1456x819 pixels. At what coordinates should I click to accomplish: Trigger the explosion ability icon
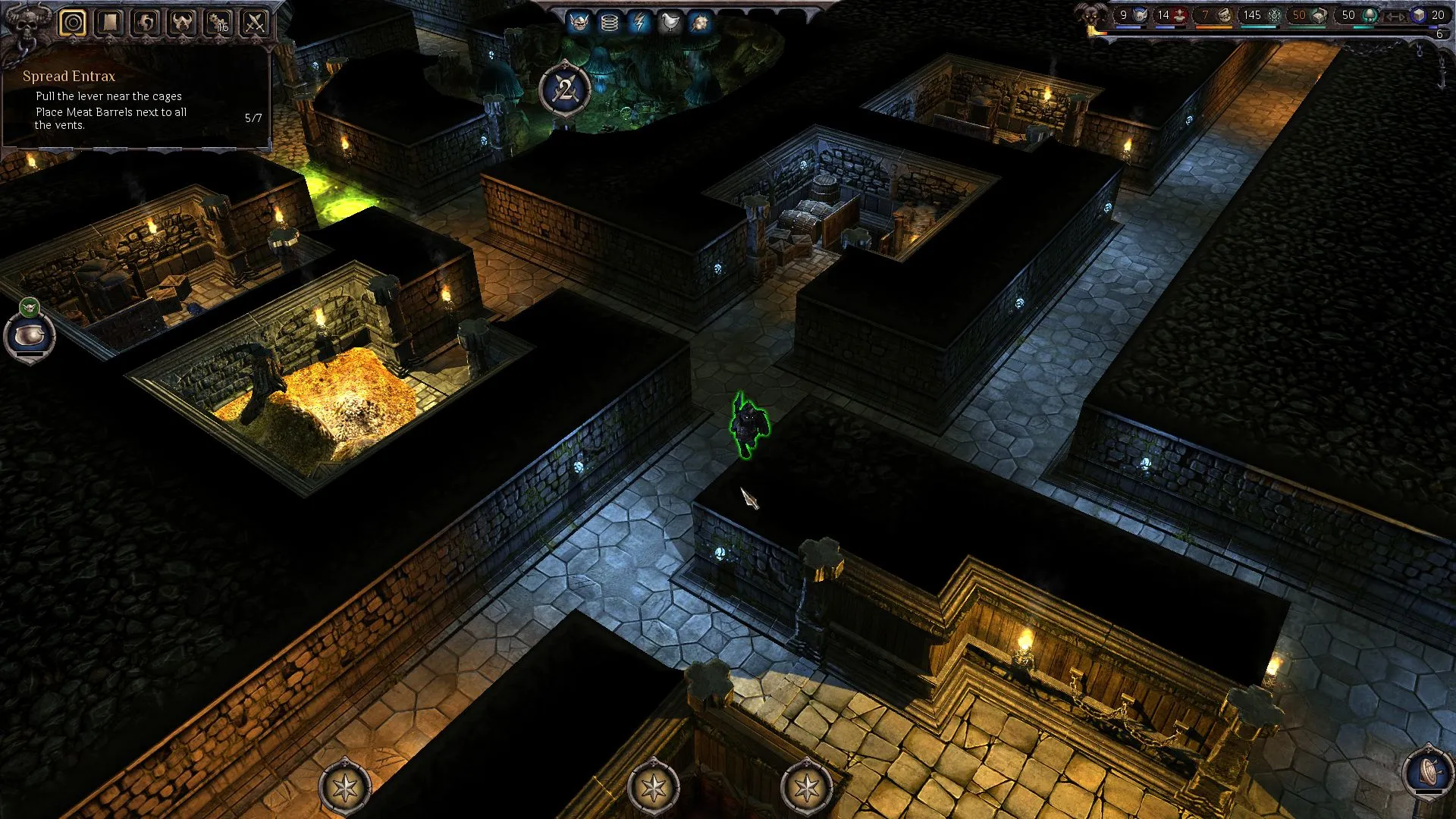pos(699,23)
